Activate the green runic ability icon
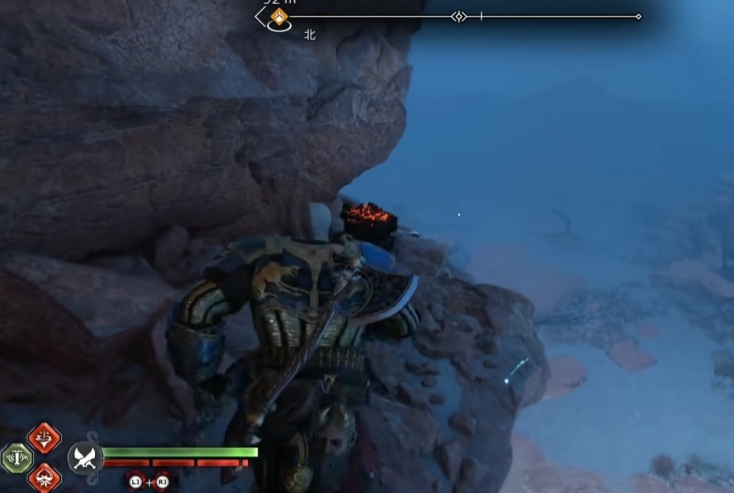734x493 pixels. coord(17,458)
